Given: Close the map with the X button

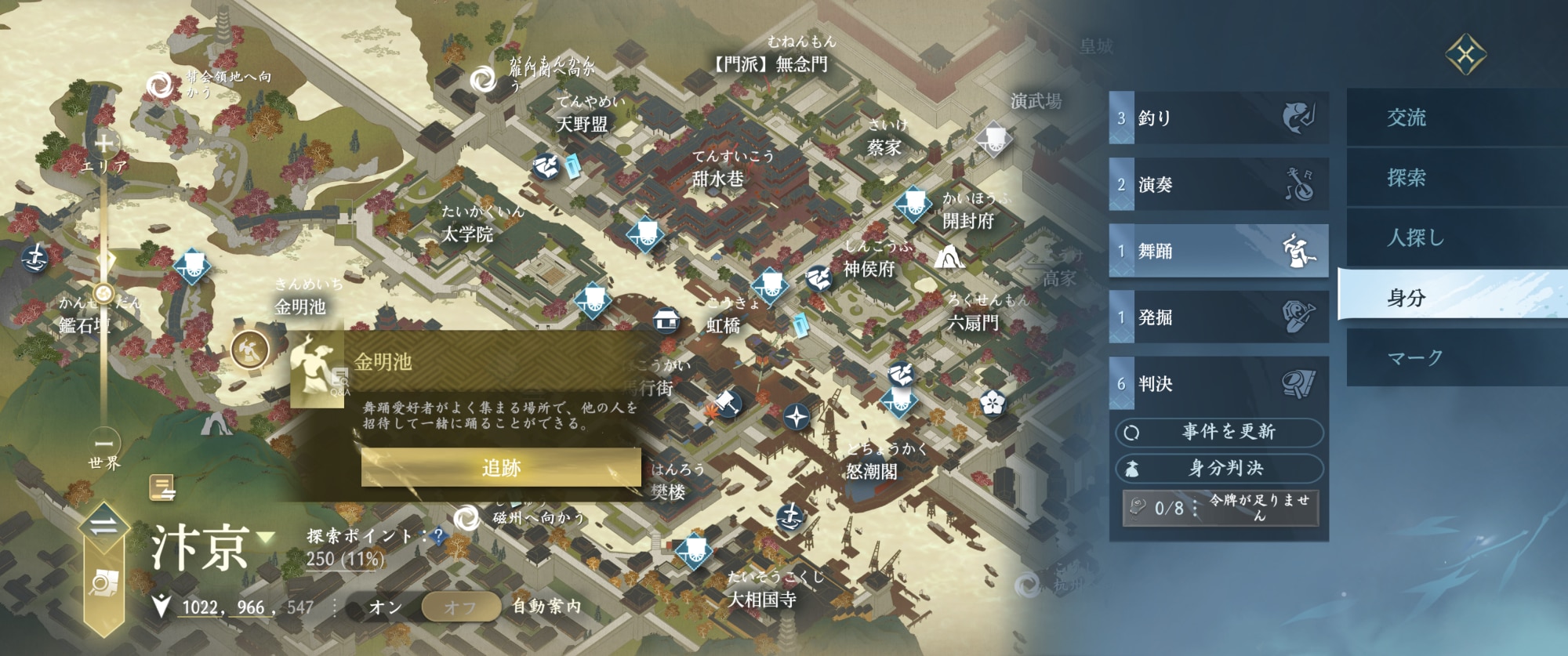Looking at the screenshot, I should click(x=1465, y=55).
